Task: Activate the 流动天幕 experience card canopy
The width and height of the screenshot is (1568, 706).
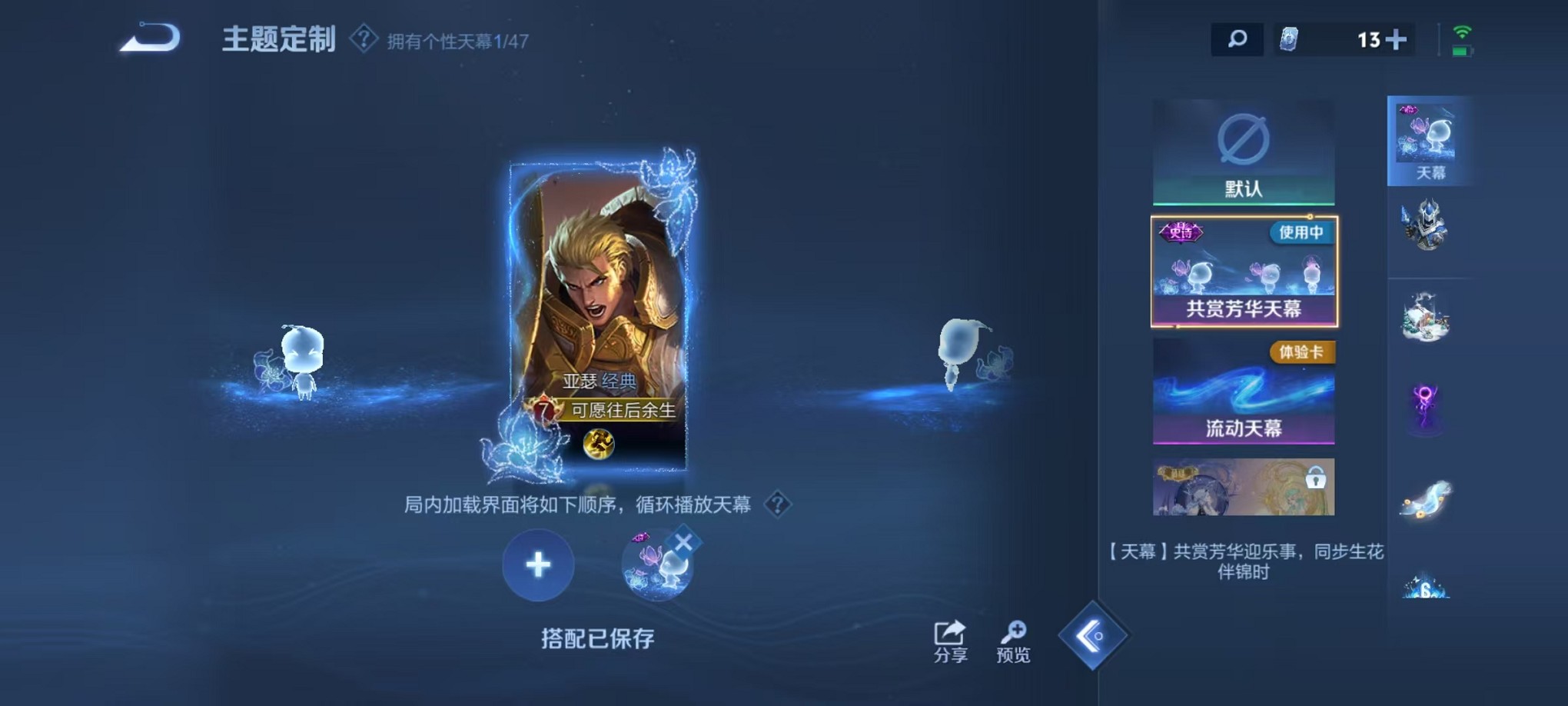Action: (1242, 392)
